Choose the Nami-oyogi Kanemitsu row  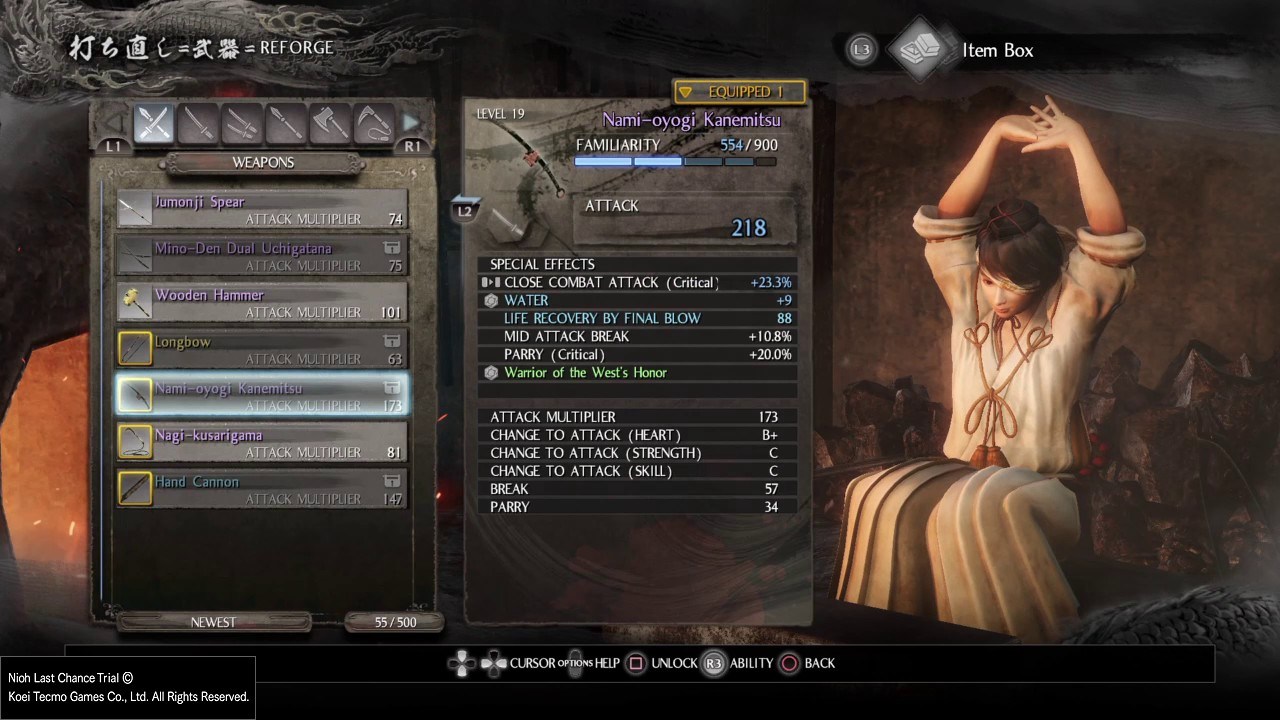[x=262, y=396]
